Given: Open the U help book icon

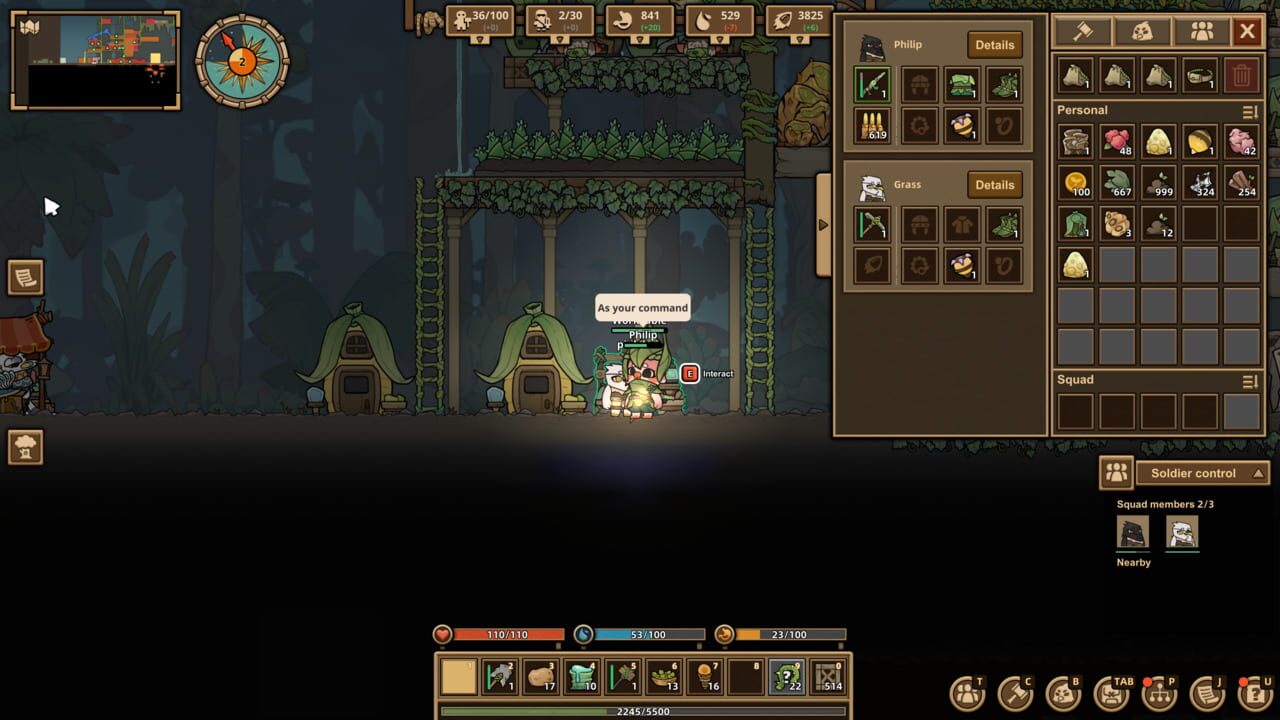Looking at the screenshot, I should [1253, 691].
